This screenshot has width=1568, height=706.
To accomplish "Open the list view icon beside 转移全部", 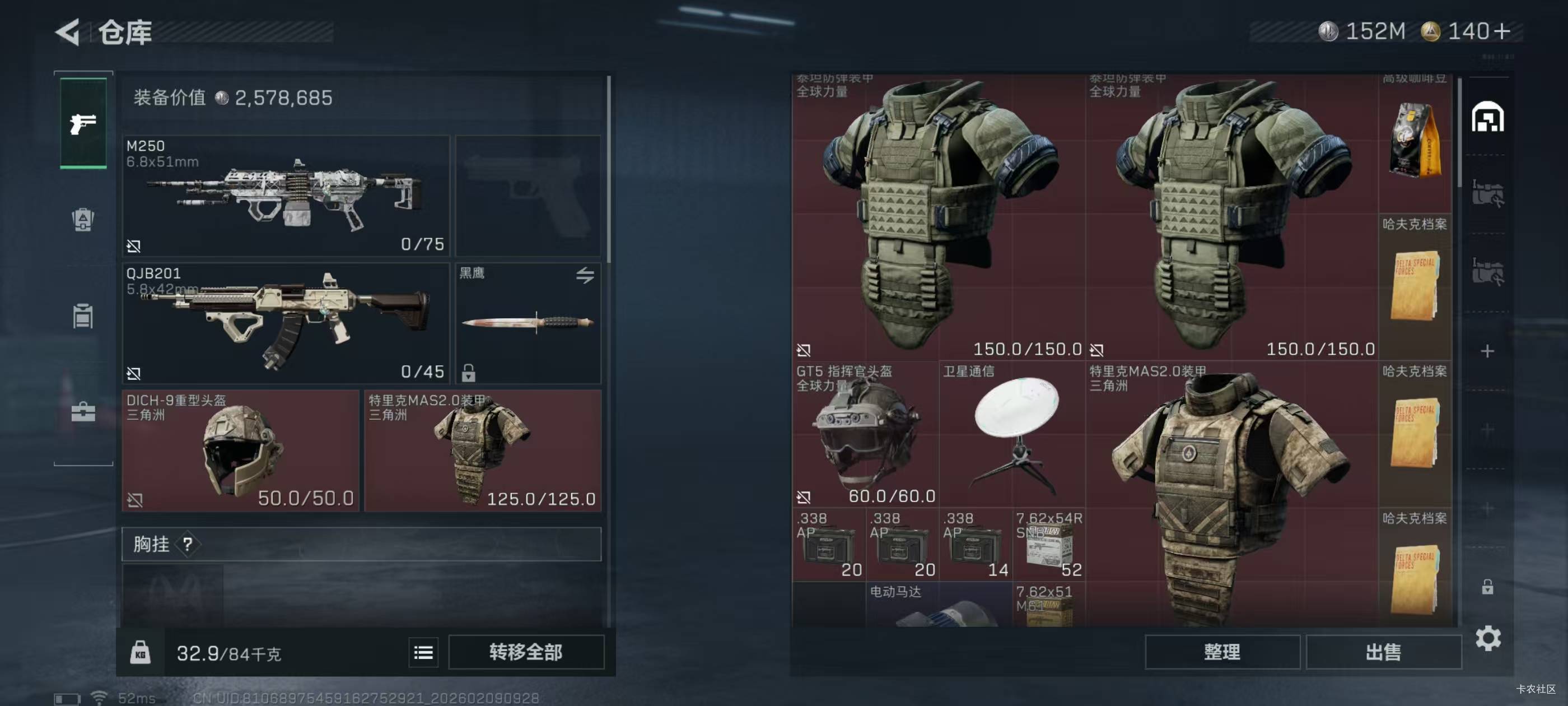I will click(x=423, y=652).
